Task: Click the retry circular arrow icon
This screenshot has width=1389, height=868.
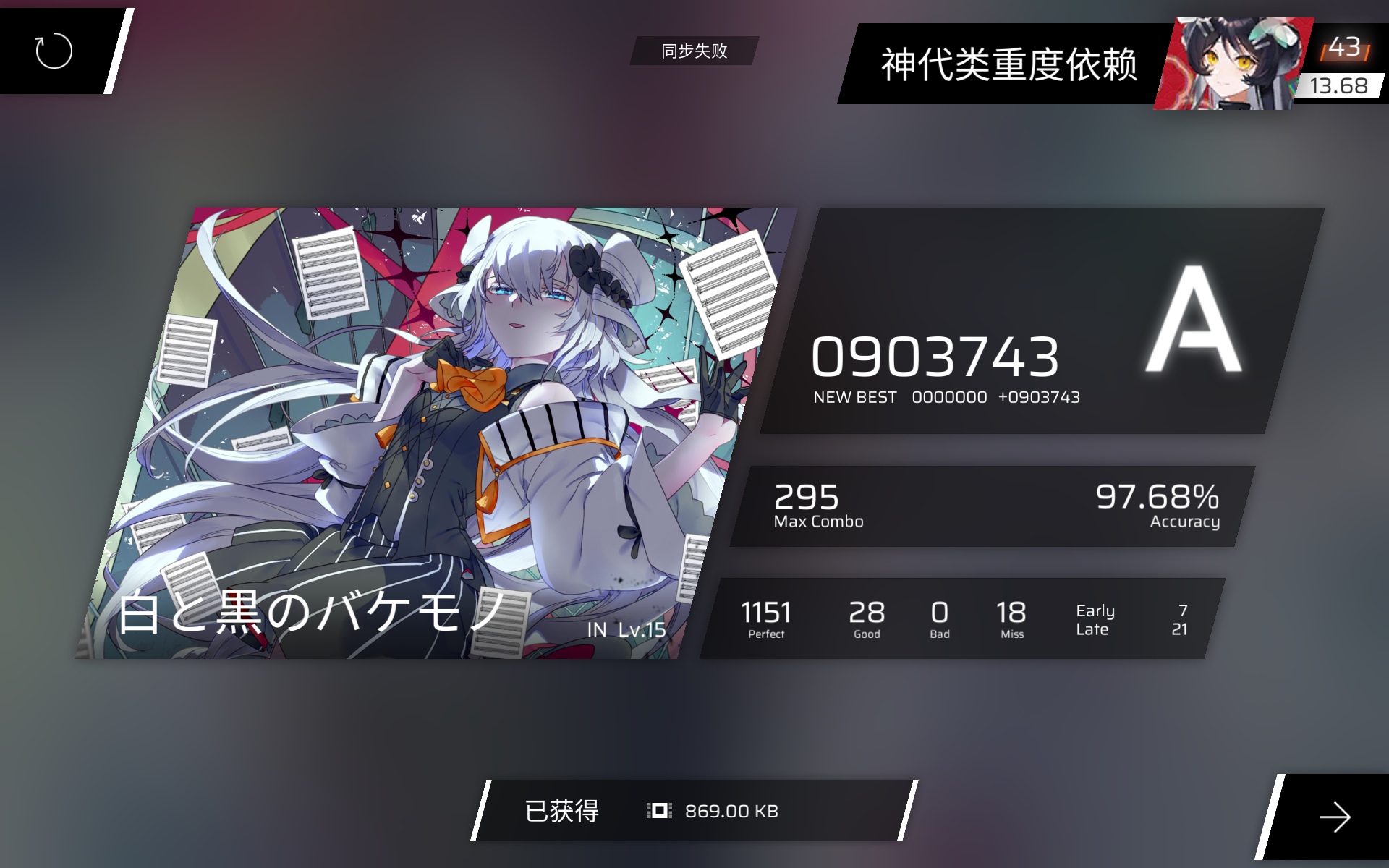Action: [x=54, y=52]
